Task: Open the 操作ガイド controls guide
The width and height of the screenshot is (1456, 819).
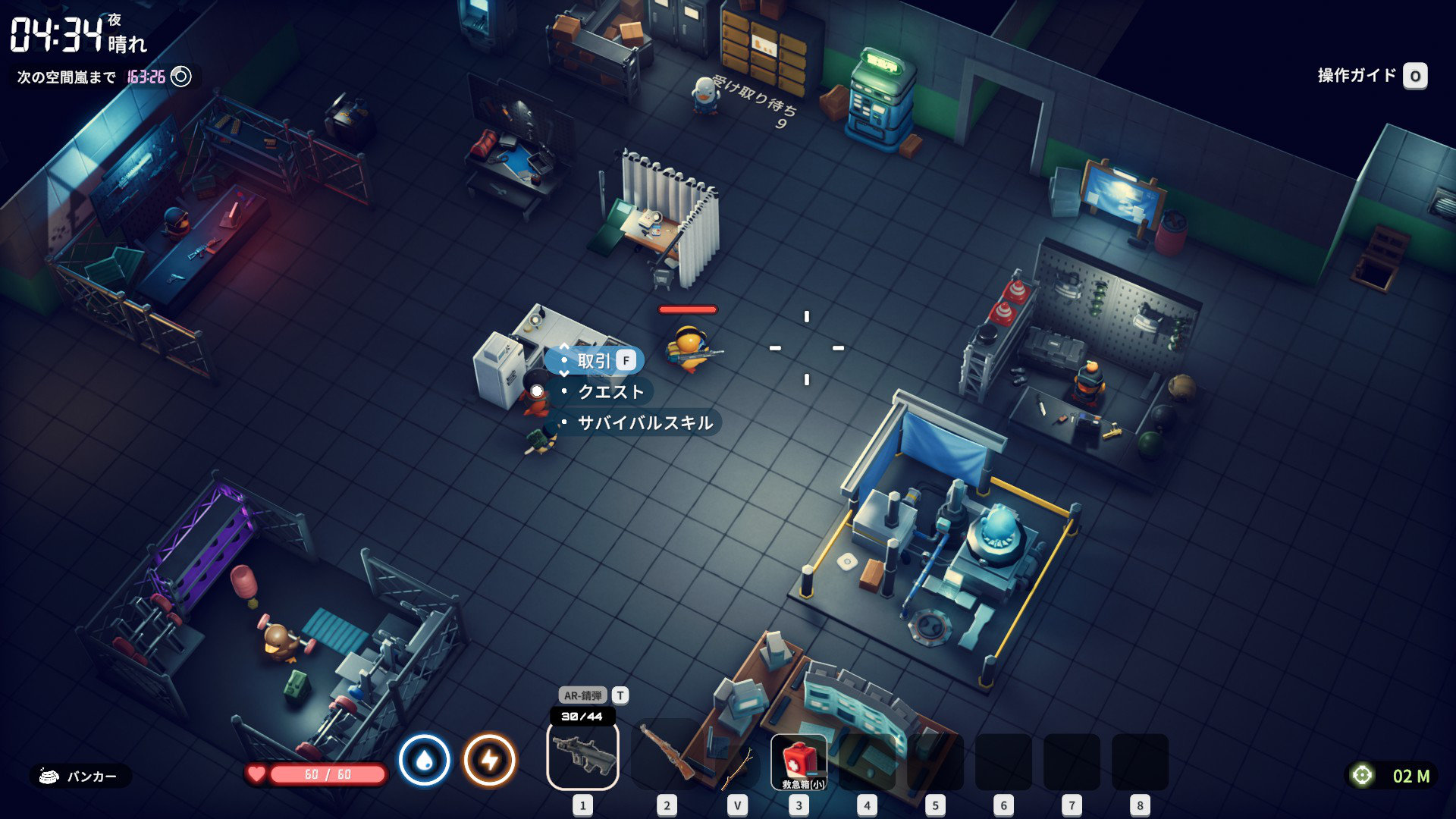Action: click(x=1371, y=76)
